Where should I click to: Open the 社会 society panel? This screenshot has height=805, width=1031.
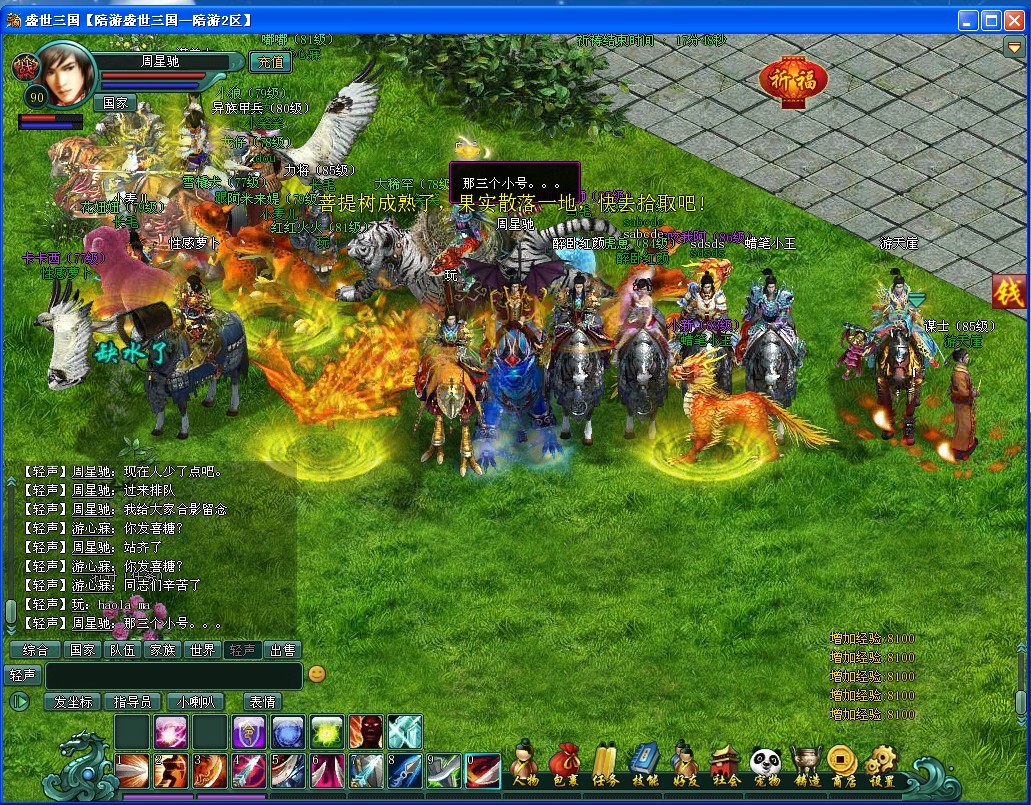point(725,763)
